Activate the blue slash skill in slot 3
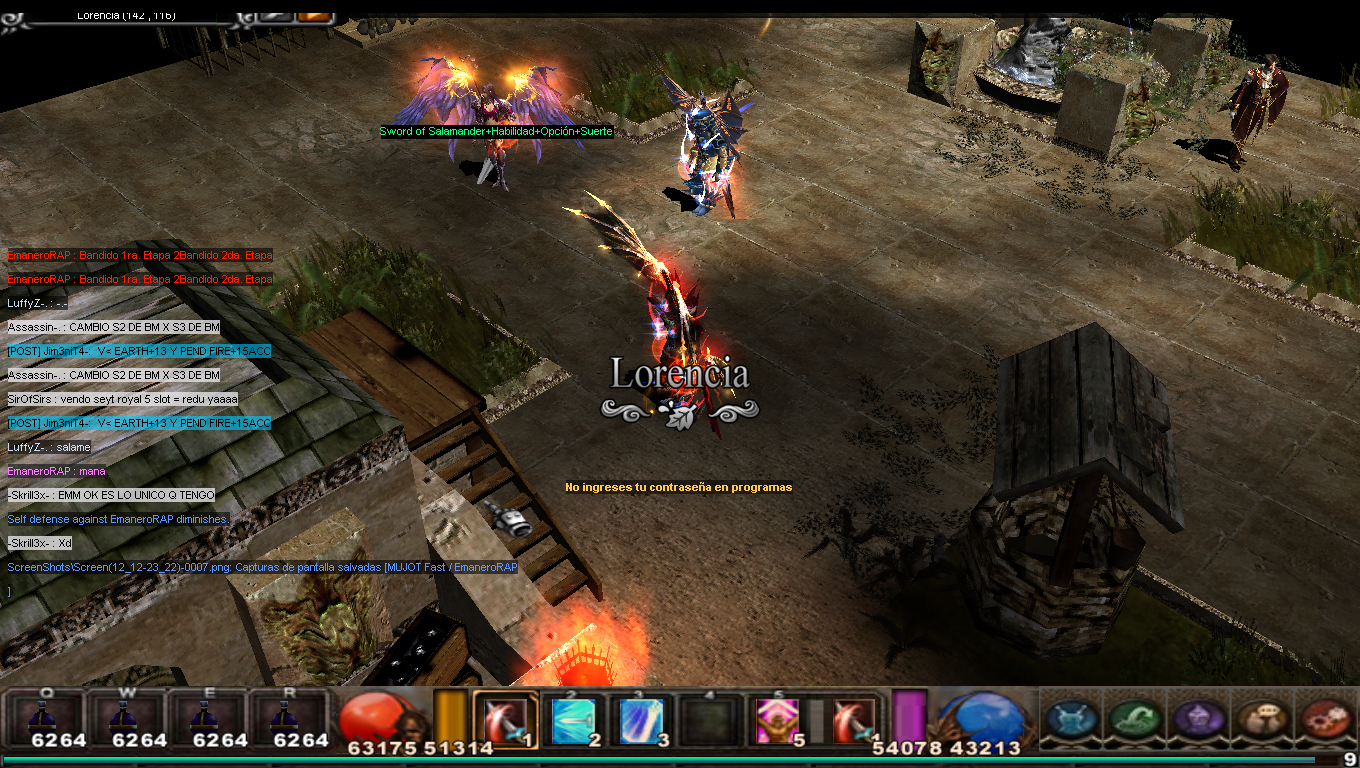Screen dimensions: 1360x768 [642, 721]
